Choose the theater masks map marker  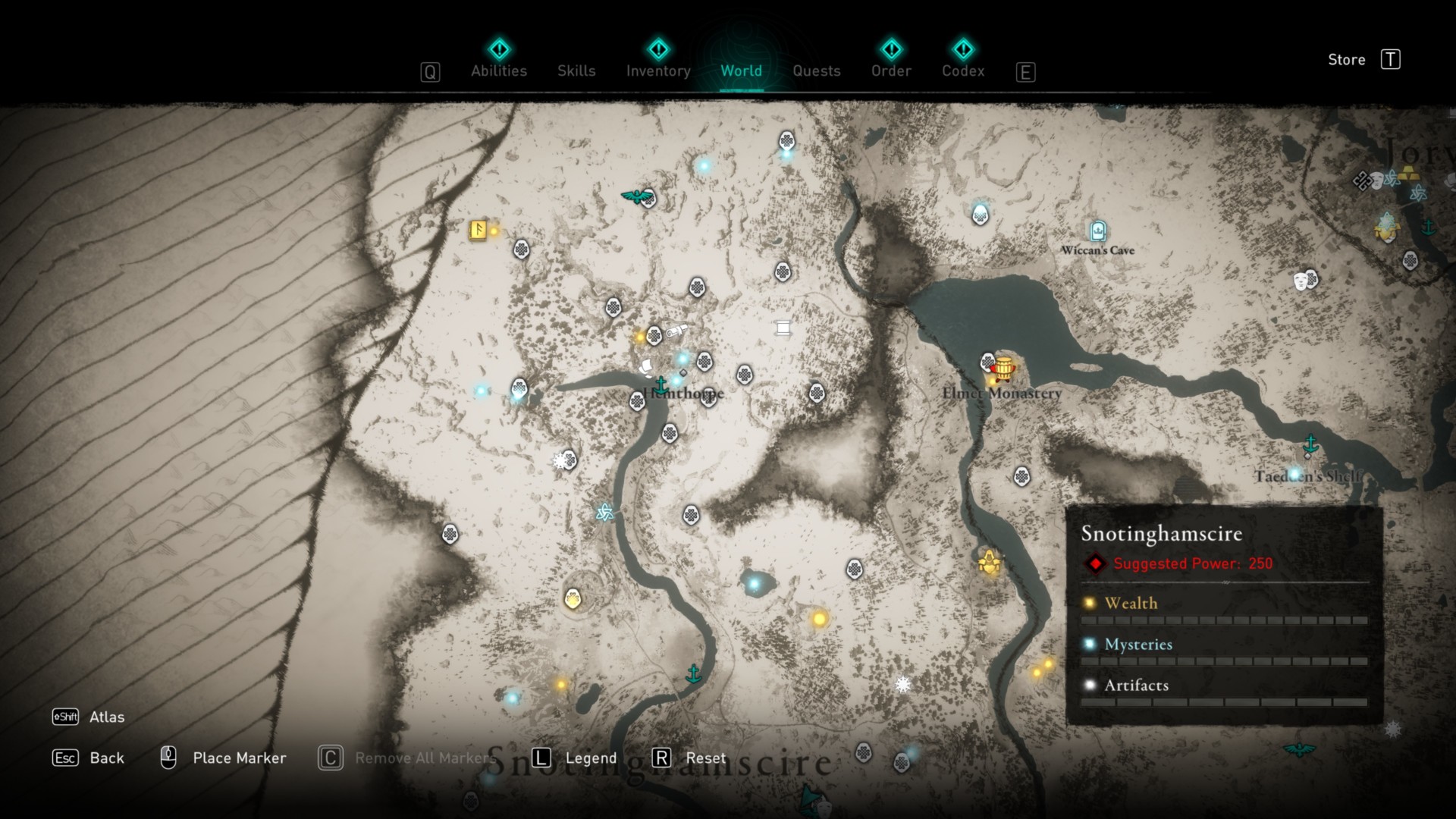point(1301,281)
